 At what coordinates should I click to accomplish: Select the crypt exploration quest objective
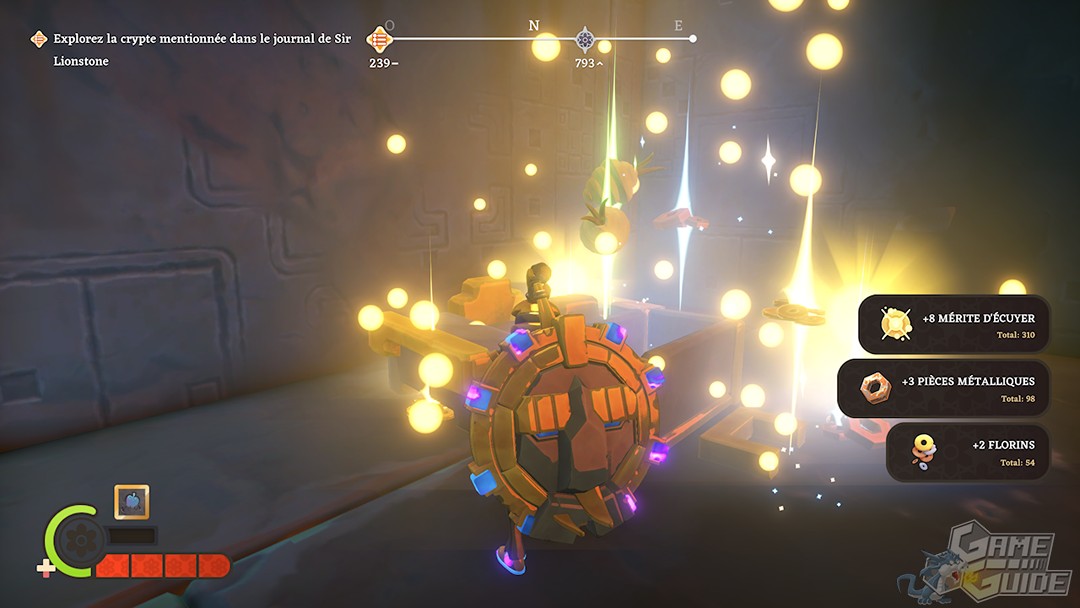[x=195, y=49]
